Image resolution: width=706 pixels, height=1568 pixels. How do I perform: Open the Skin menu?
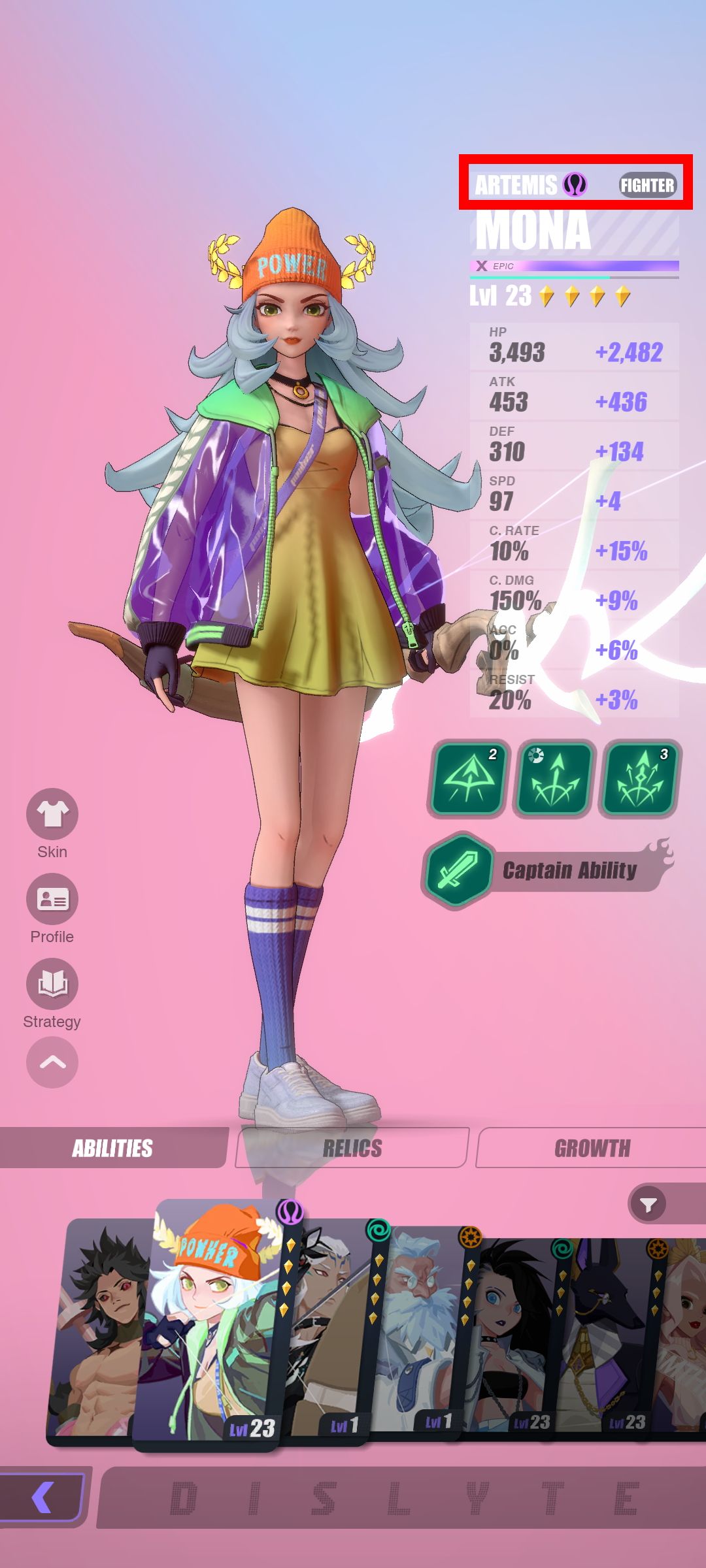[52, 814]
